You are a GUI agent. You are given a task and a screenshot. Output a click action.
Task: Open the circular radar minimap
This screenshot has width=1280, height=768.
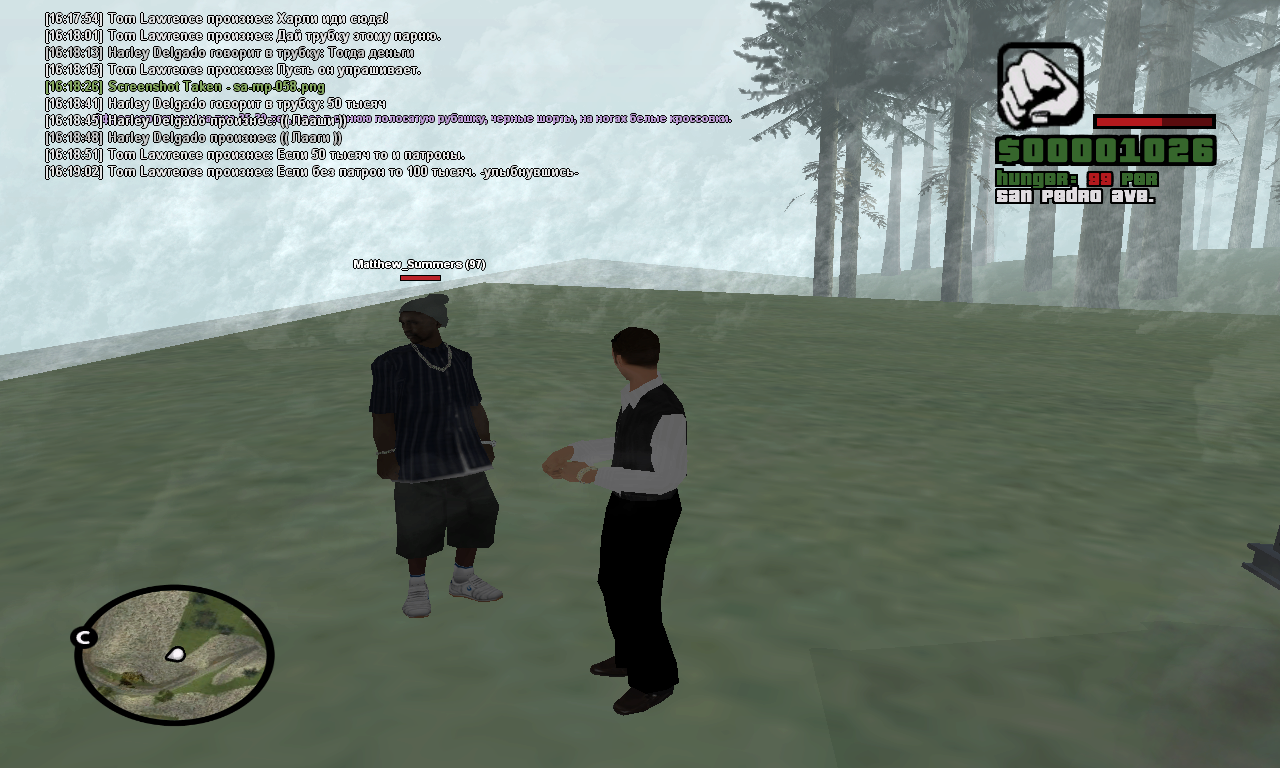pyautogui.click(x=174, y=655)
